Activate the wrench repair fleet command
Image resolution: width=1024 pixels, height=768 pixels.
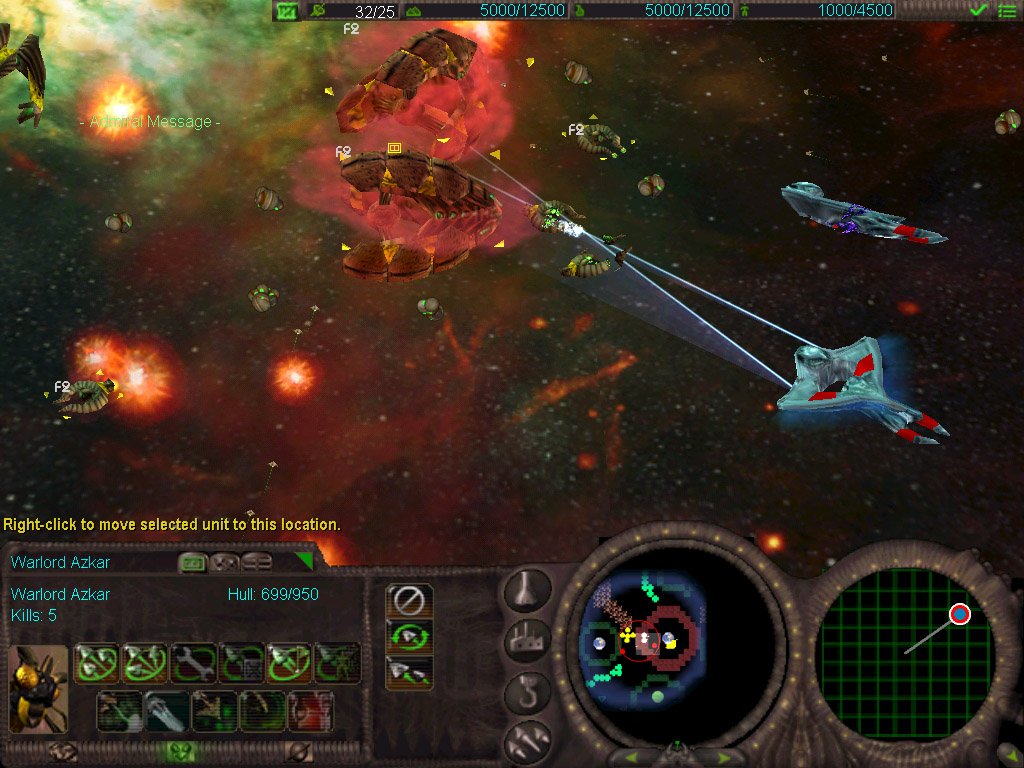[193, 663]
